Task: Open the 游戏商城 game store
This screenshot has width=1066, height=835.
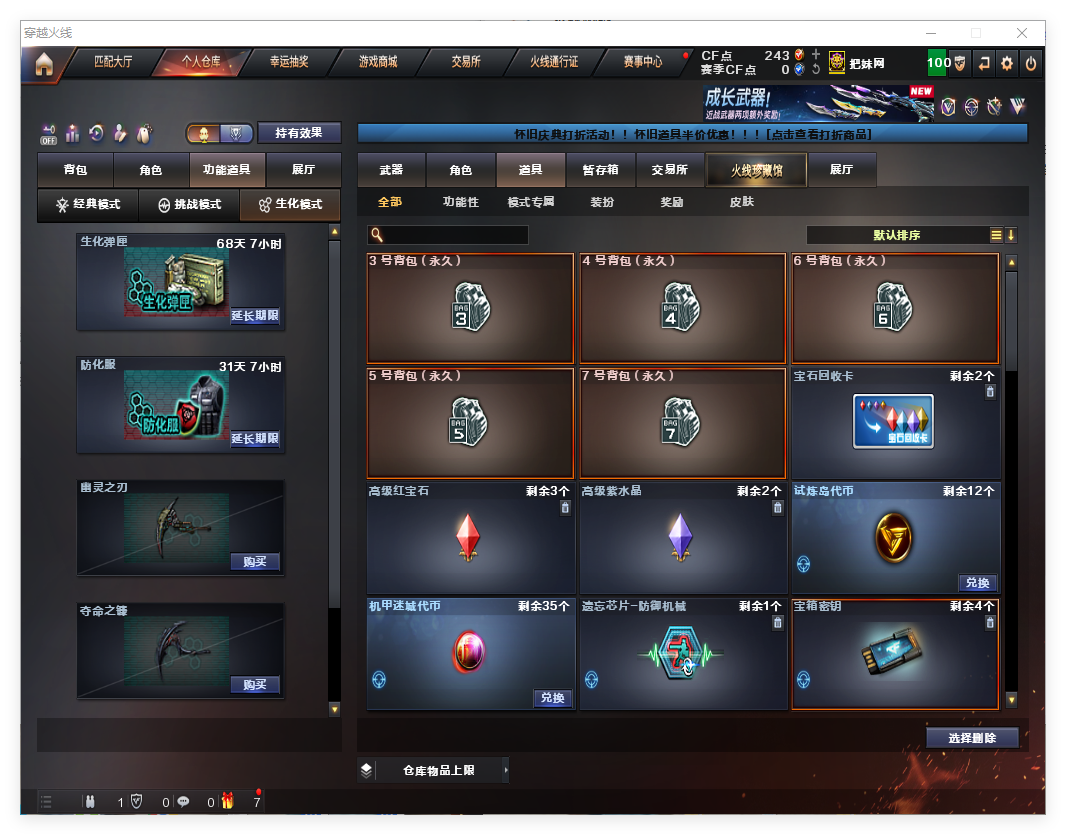Action: 378,62
